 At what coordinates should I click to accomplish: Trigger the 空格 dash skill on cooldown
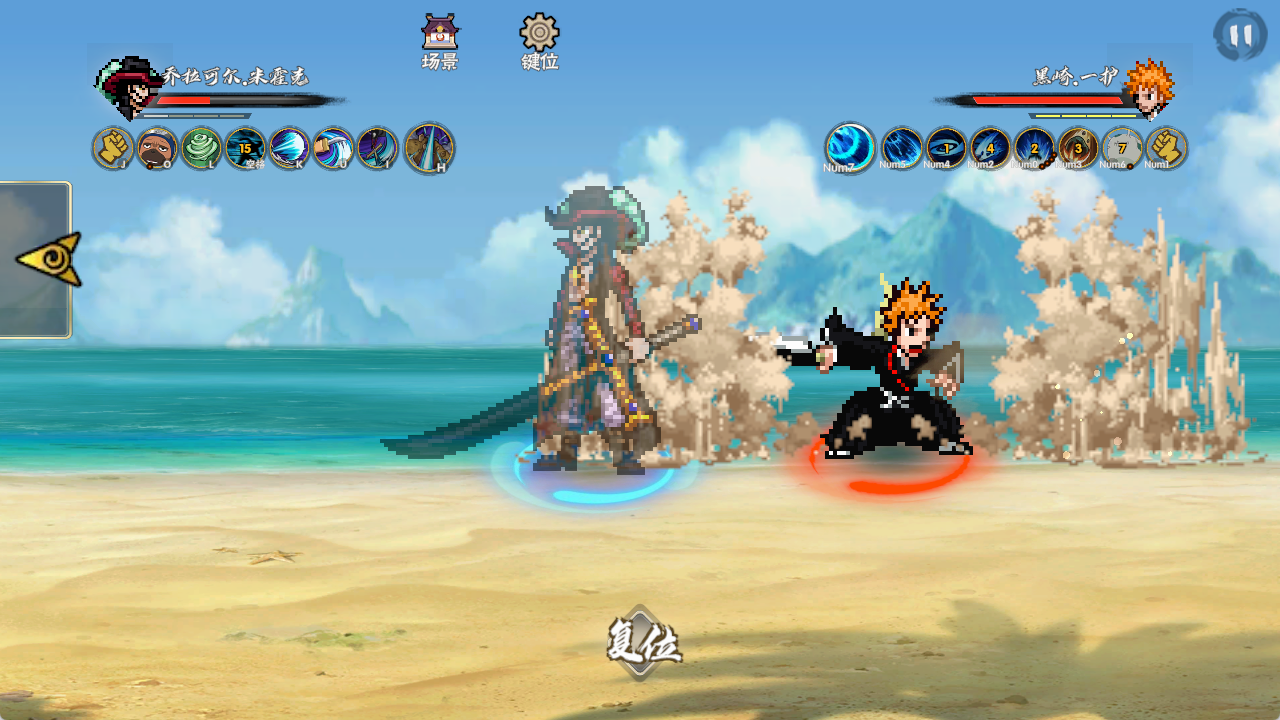click(x=245, y=148)
